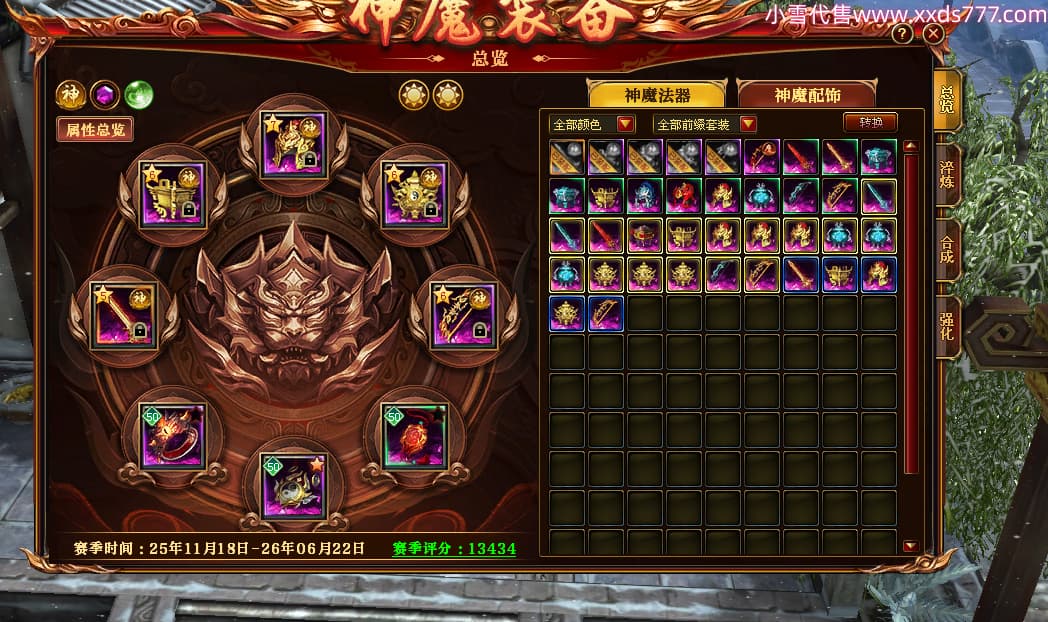Click the inventory scrollbar down arrow

click(x=910, y=546)
